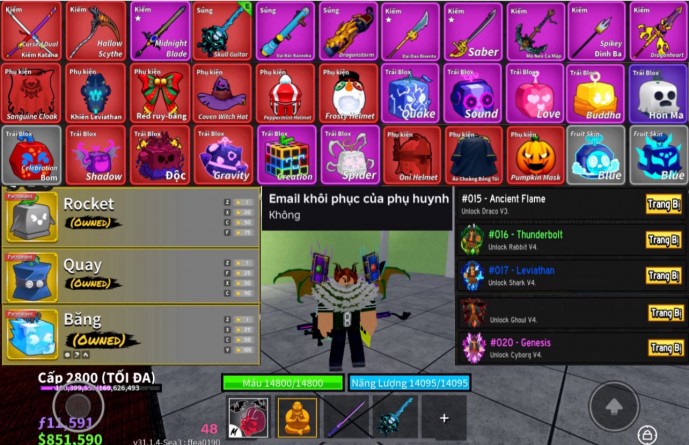Choose the Hallow Scythe from inventory
Viewport: 689px width, 445px height.
tap(94, 31)
